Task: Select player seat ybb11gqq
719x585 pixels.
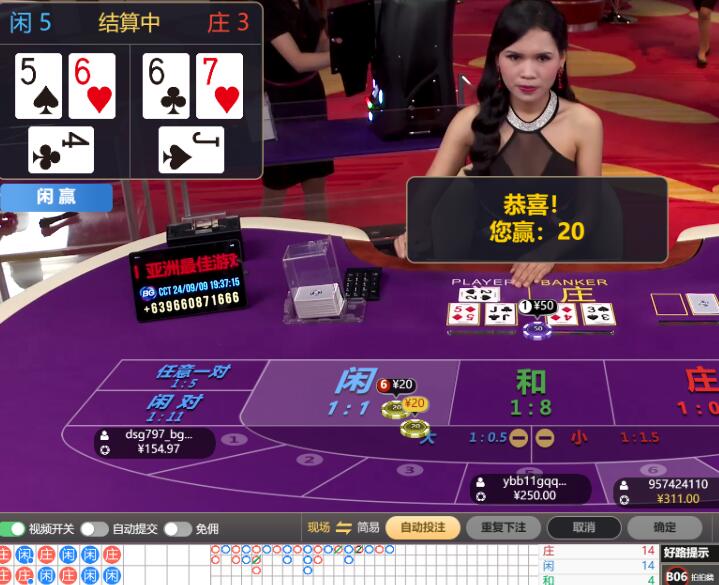Action: point(531,488)
